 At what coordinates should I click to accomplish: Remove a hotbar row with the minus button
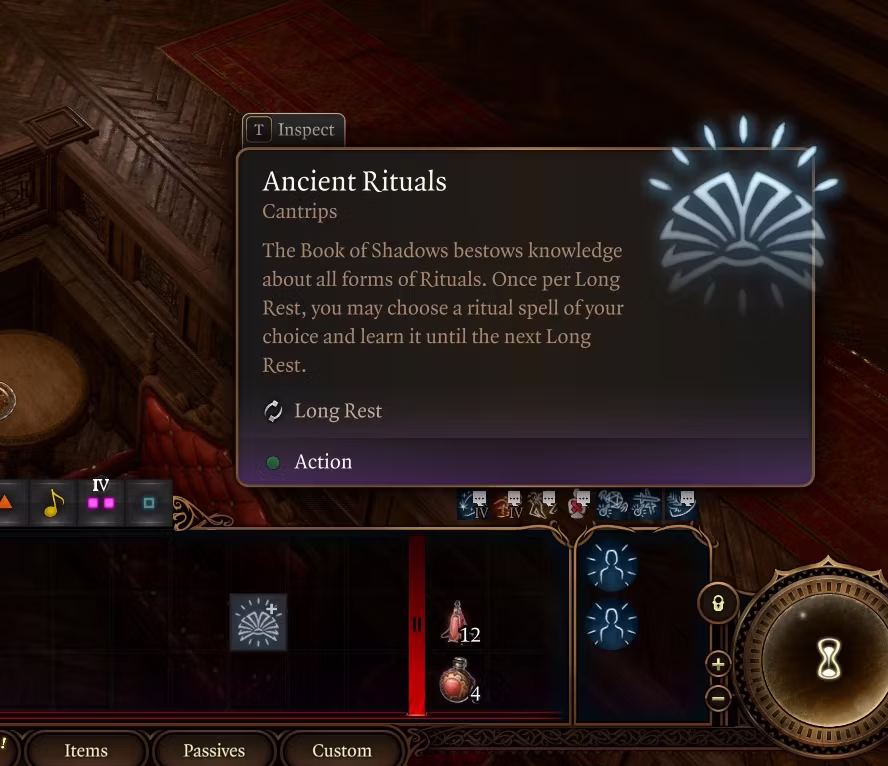718,697
